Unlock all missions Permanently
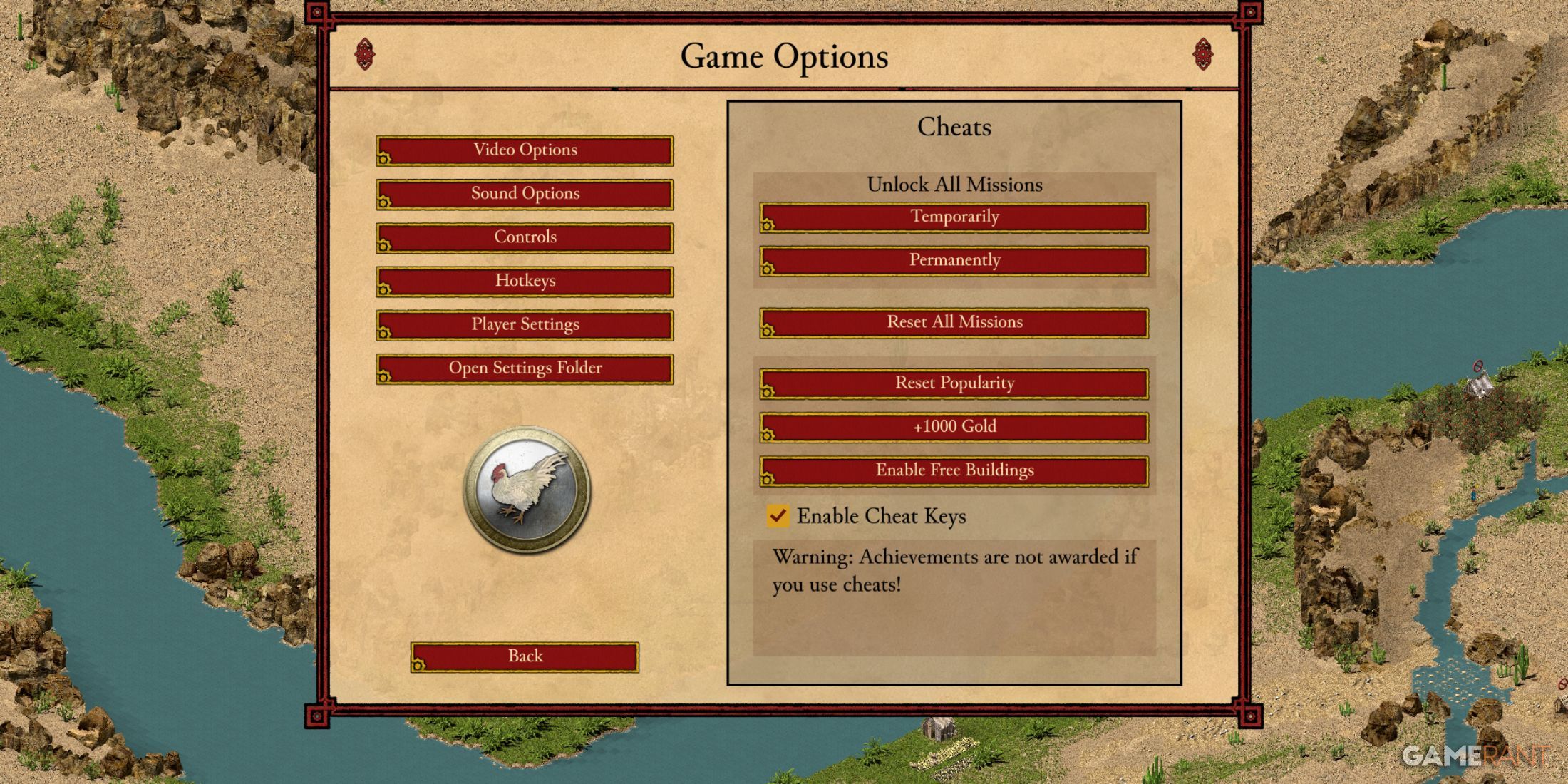This screenshot has height=784, width=1568. (x=954, y=261)
